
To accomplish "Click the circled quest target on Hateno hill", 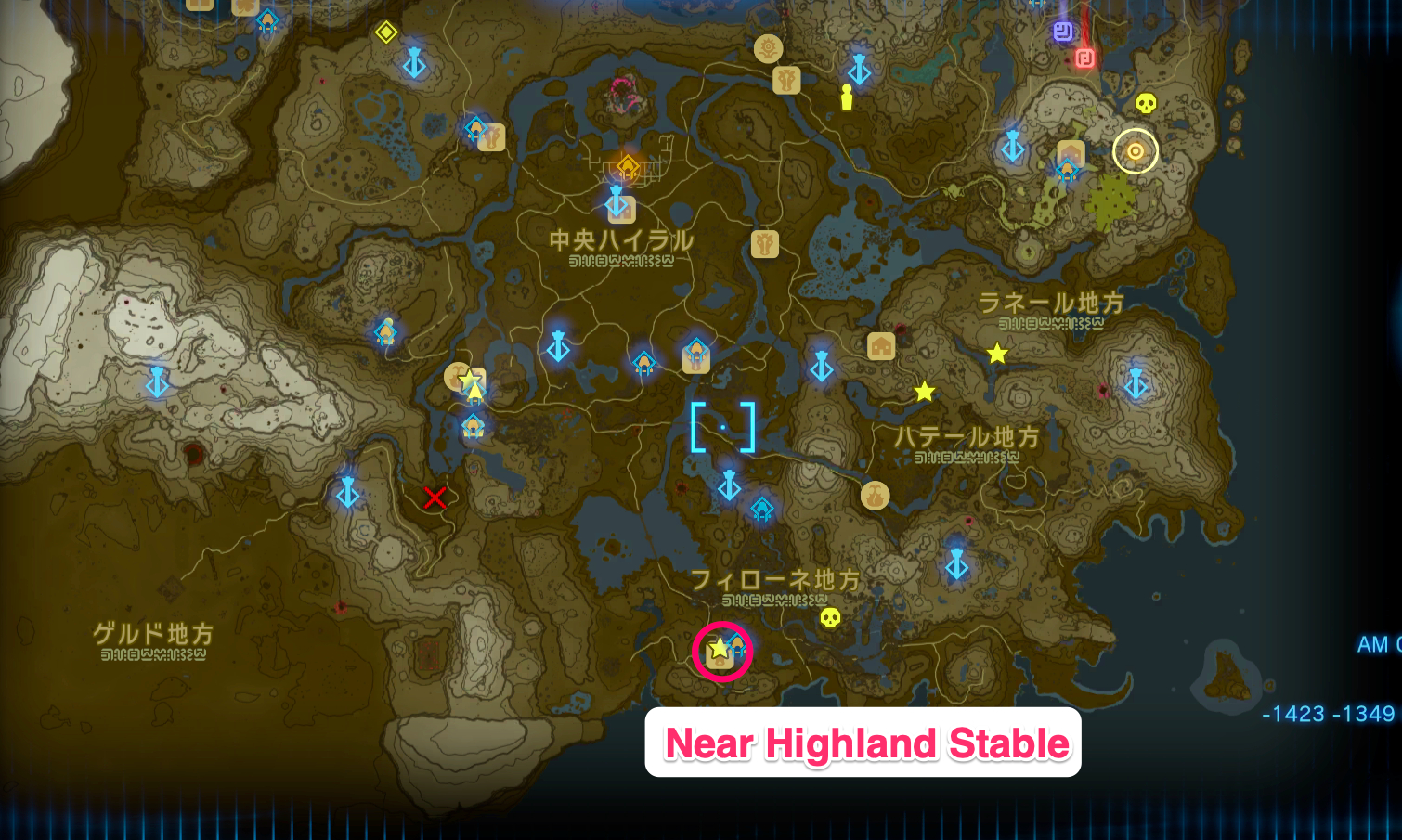I will click(1135, 151).
